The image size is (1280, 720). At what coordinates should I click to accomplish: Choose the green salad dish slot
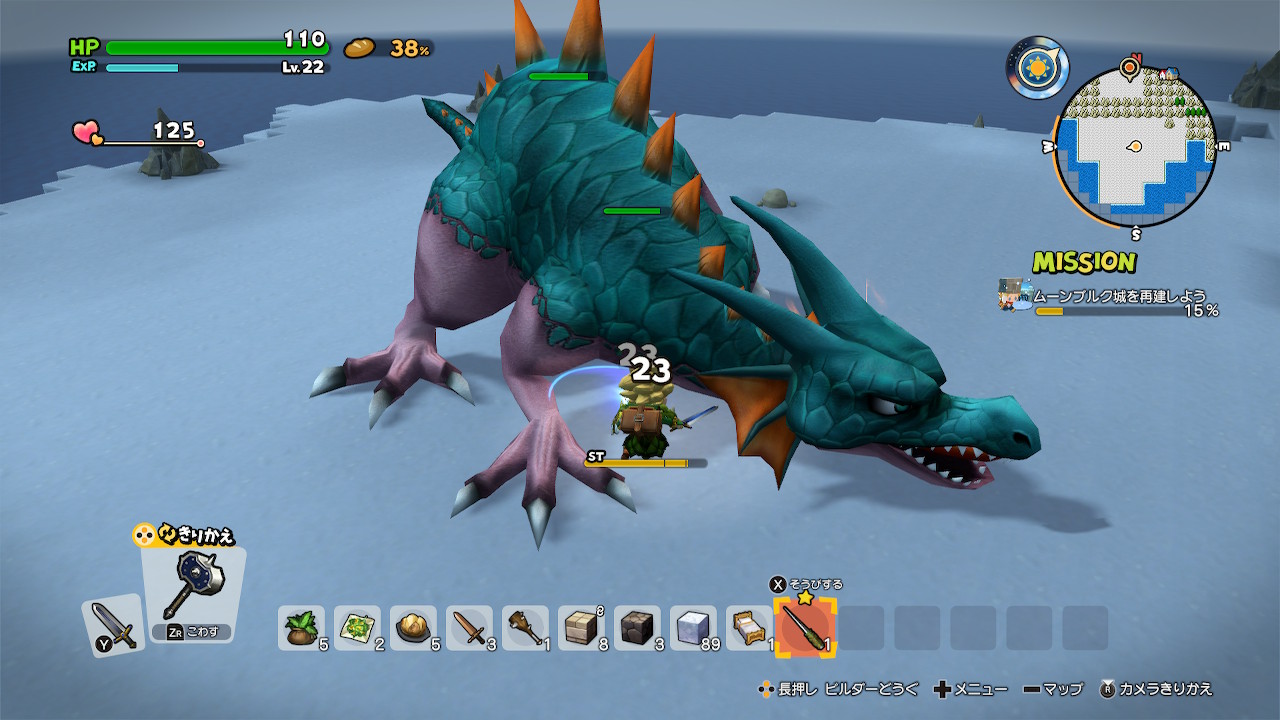click(356, 627)
